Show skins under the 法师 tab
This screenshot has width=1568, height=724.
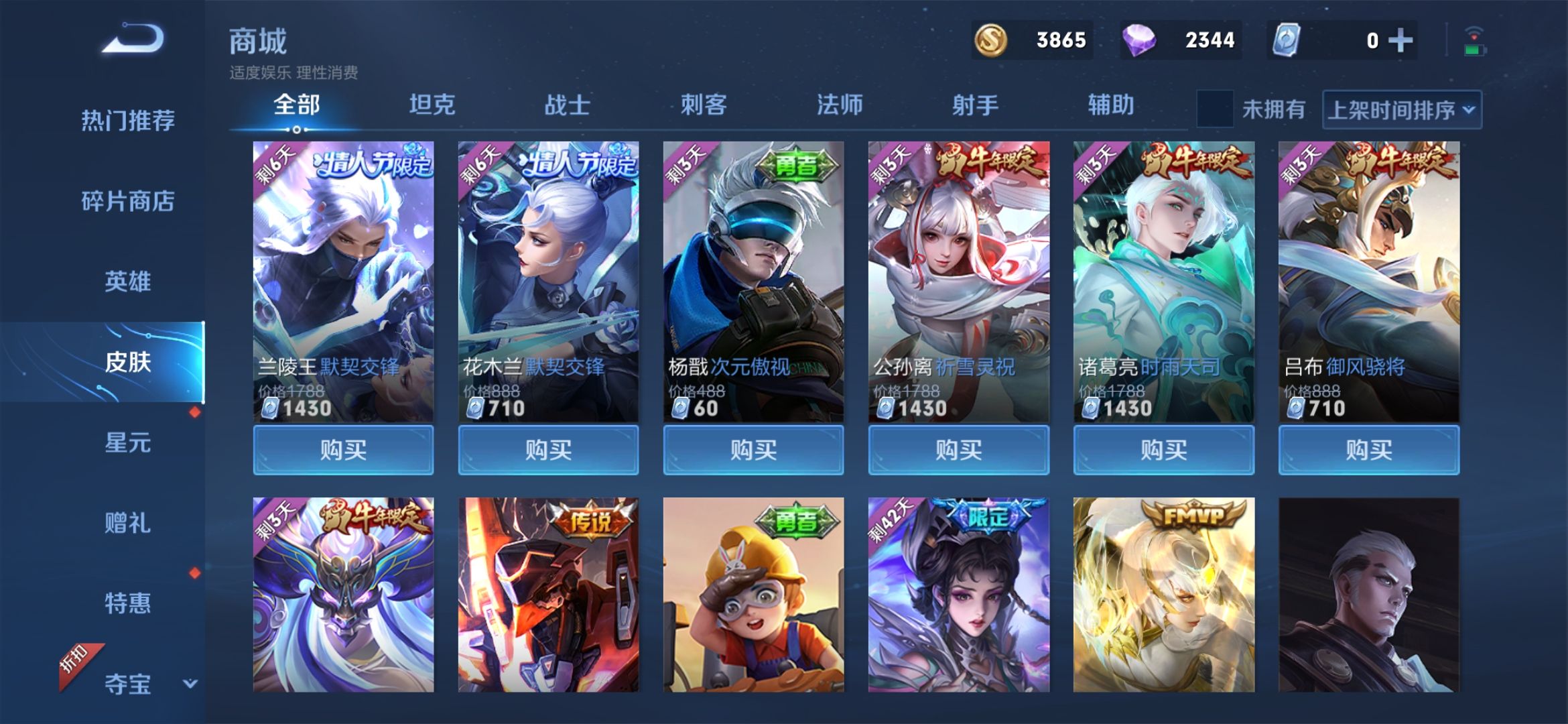pos(840,105)
